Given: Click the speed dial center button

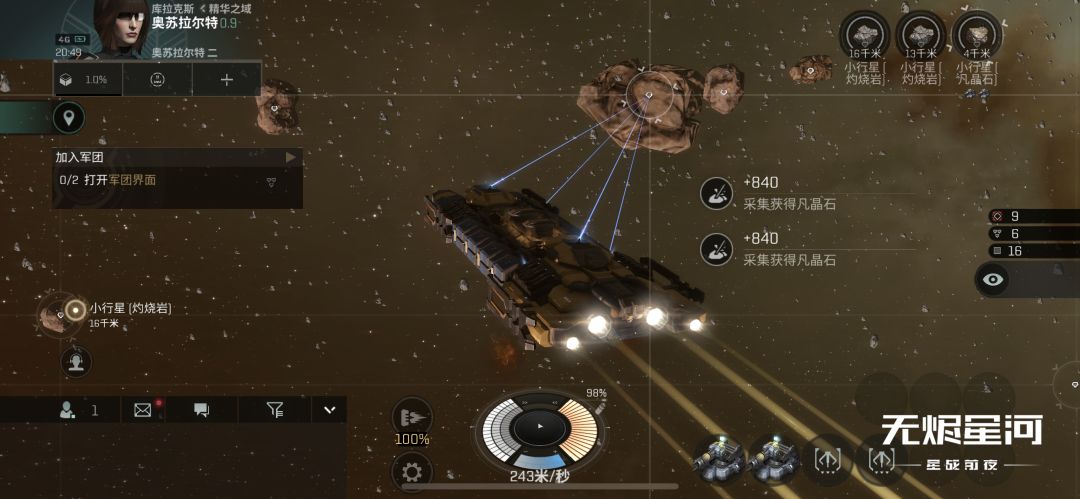Looking at the screenshot, I should [539, 427].
